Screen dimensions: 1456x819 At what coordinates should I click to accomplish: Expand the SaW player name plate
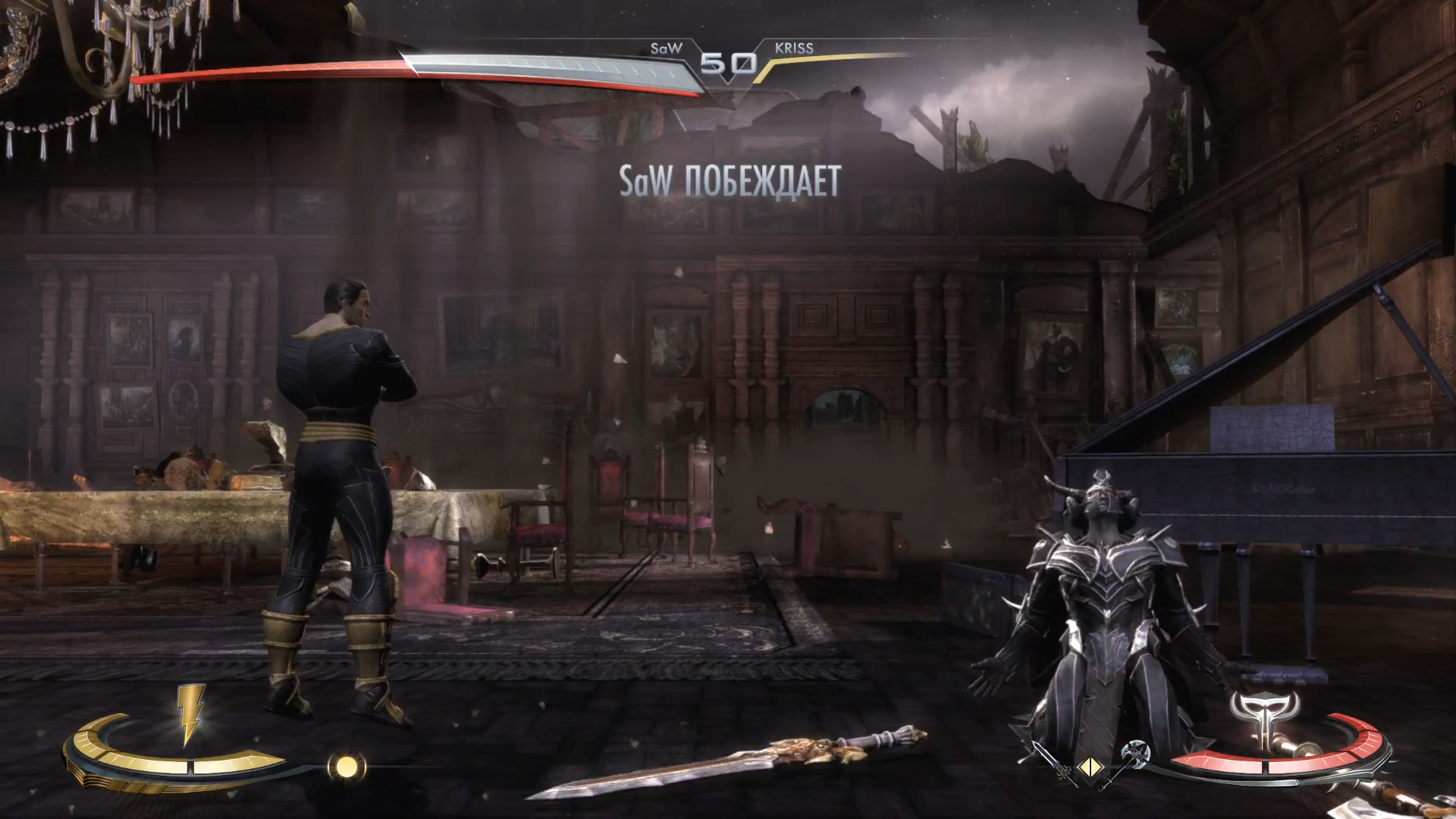(665, 47)
